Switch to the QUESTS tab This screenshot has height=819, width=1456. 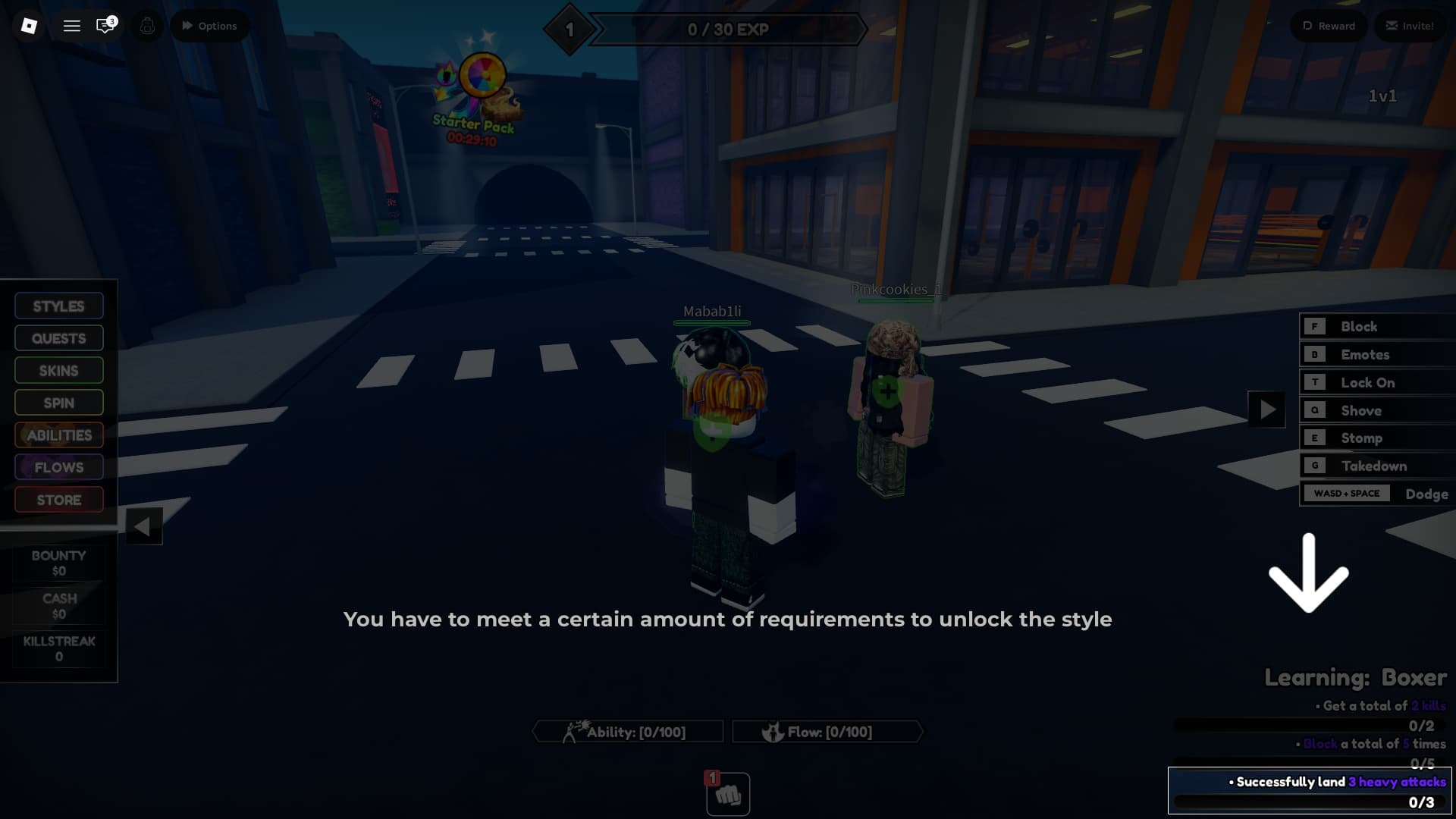58,337
